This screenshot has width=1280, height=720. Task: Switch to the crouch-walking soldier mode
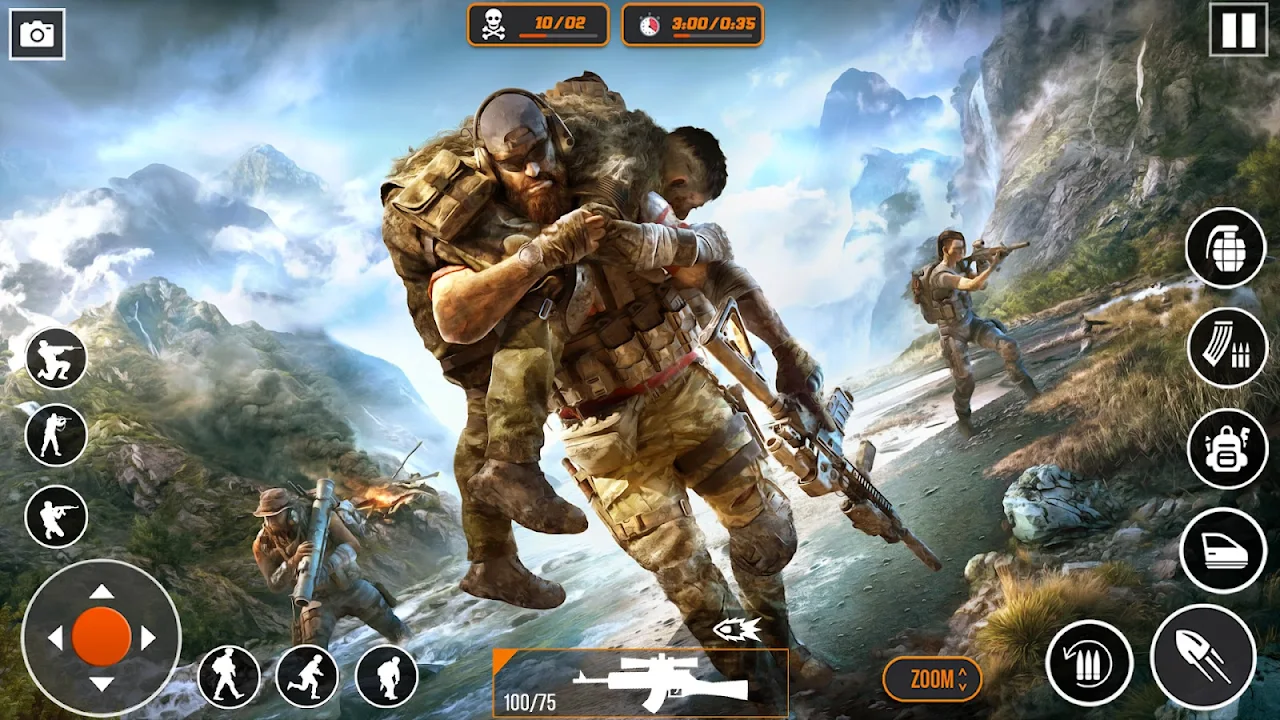(387, 677)
